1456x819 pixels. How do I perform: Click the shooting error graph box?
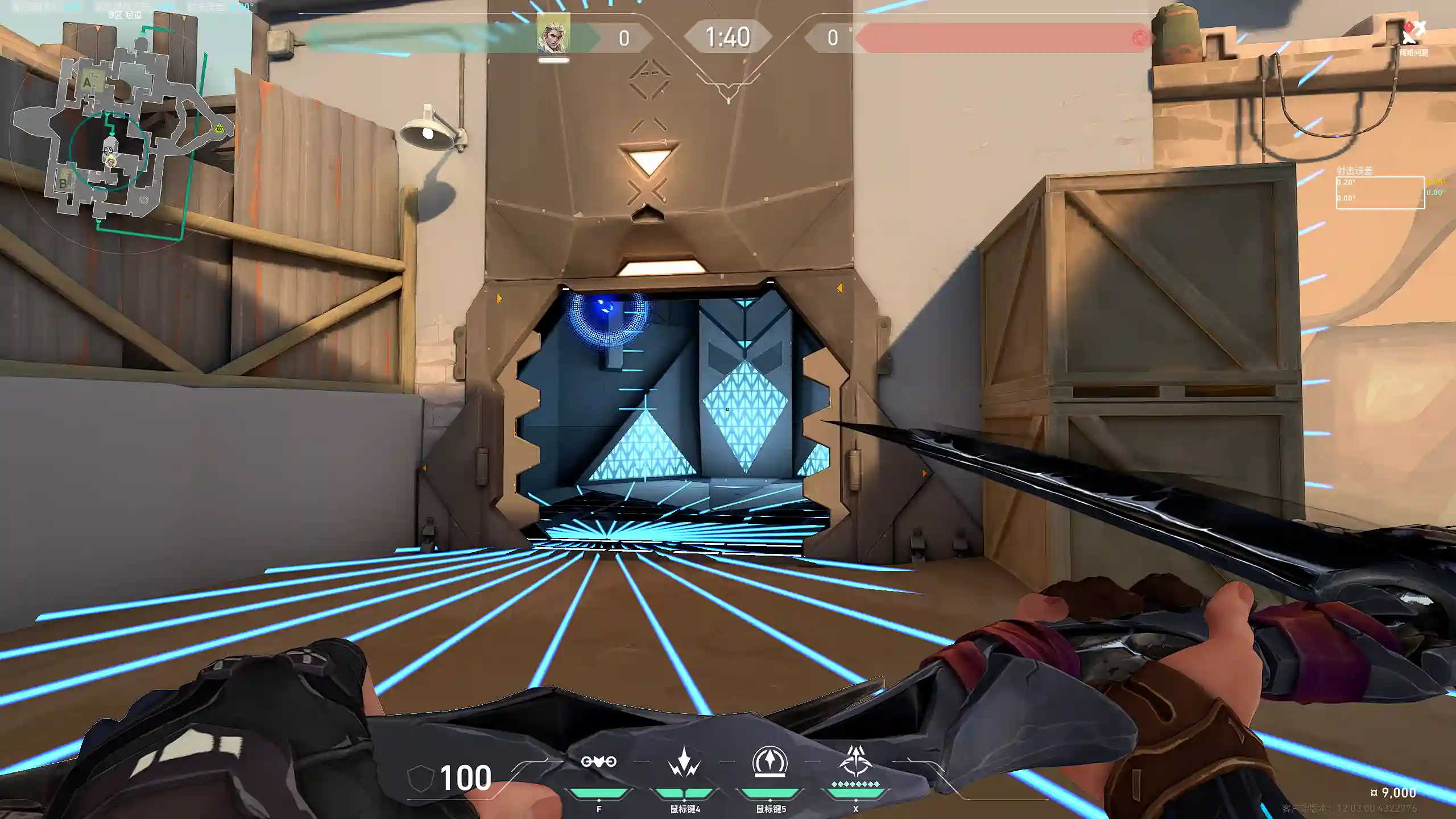1380,193
